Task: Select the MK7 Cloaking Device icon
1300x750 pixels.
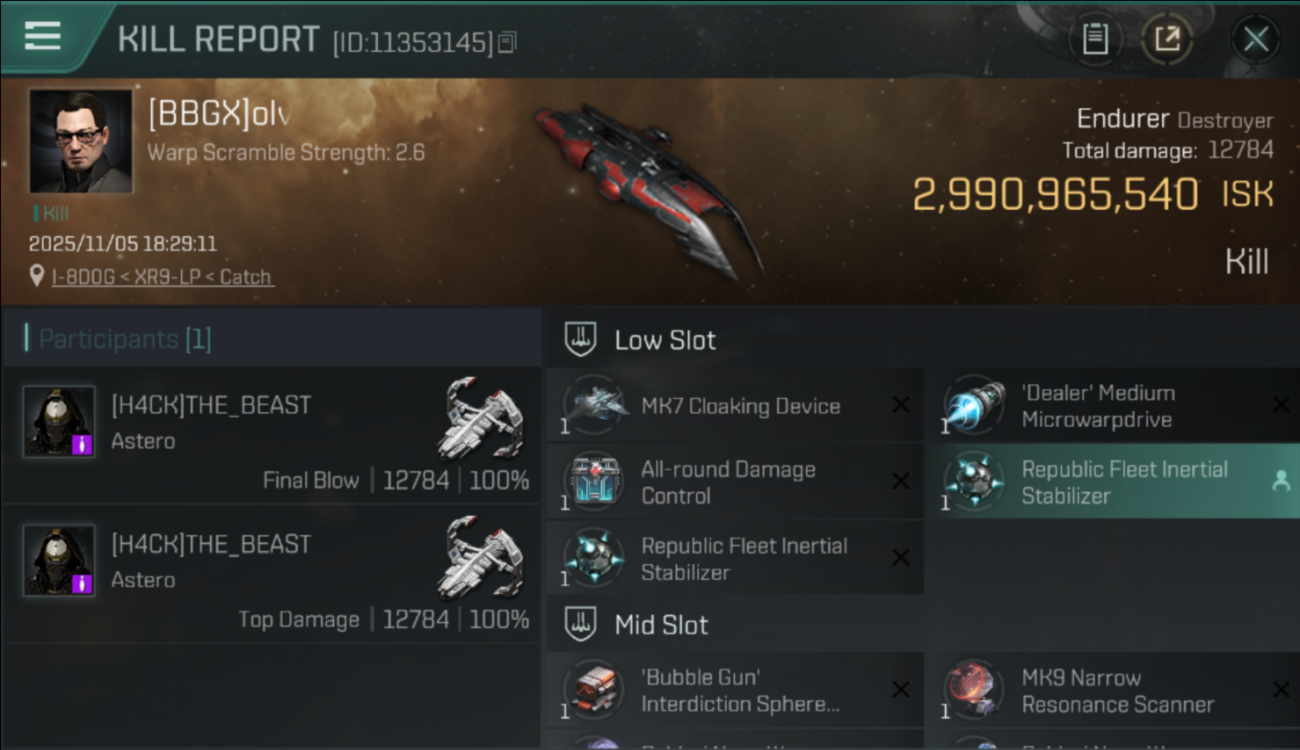Action: point(596,404)
